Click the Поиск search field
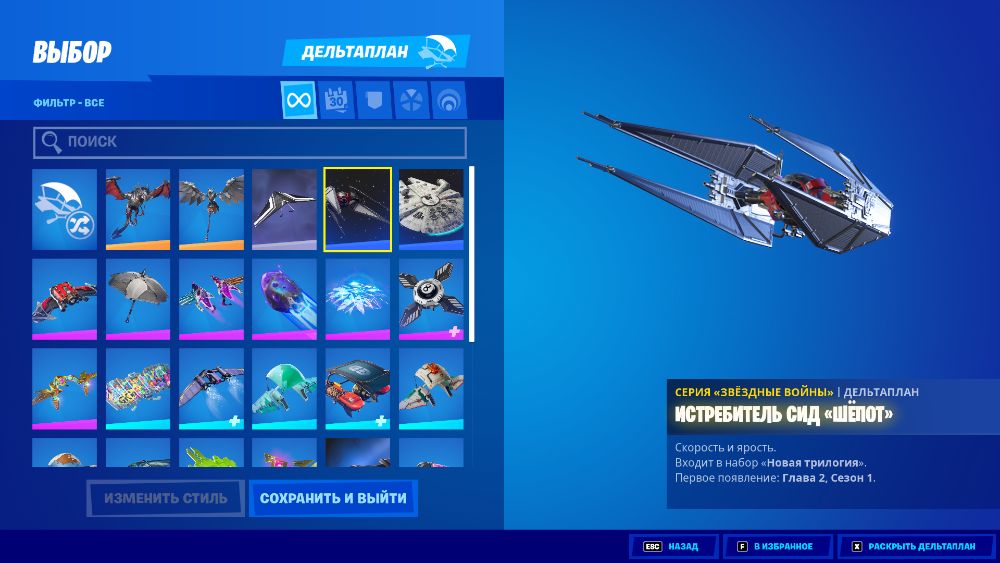The height and width of the screenshot is (563, 1000). (x=250, y=142)
